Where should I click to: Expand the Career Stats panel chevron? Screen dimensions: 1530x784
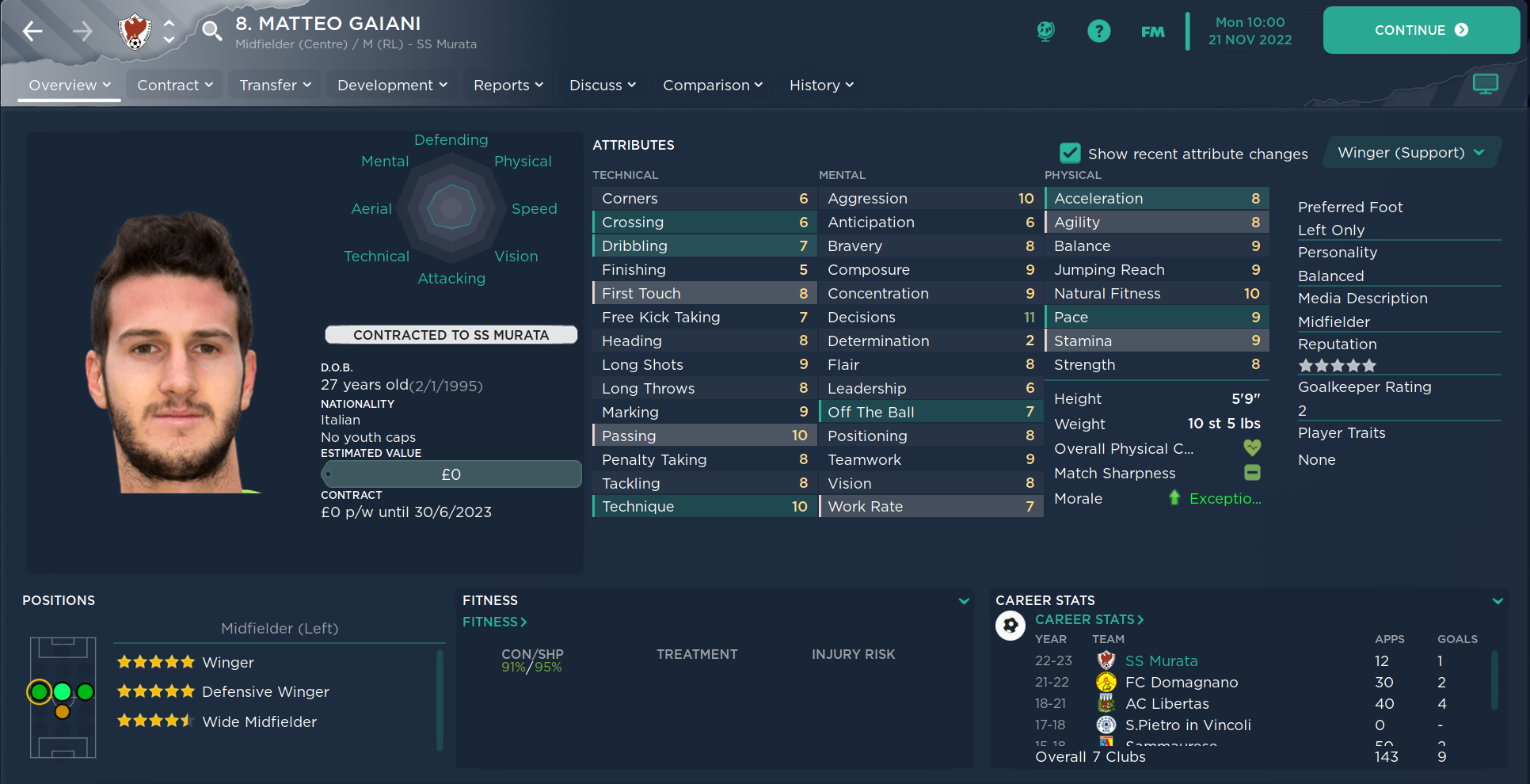pos(1499,601)
